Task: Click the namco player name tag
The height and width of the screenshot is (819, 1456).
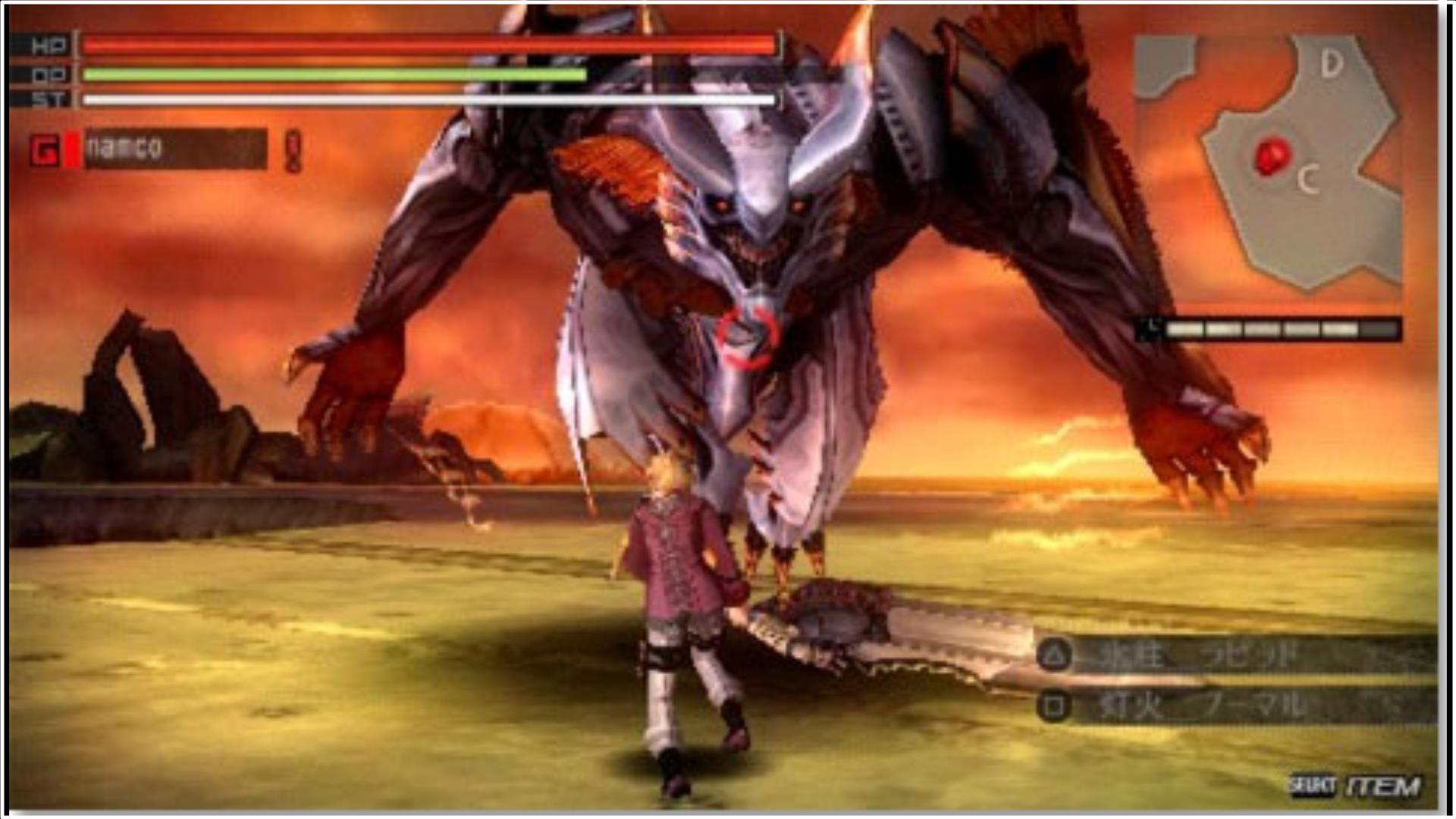Action: [174, 148]
